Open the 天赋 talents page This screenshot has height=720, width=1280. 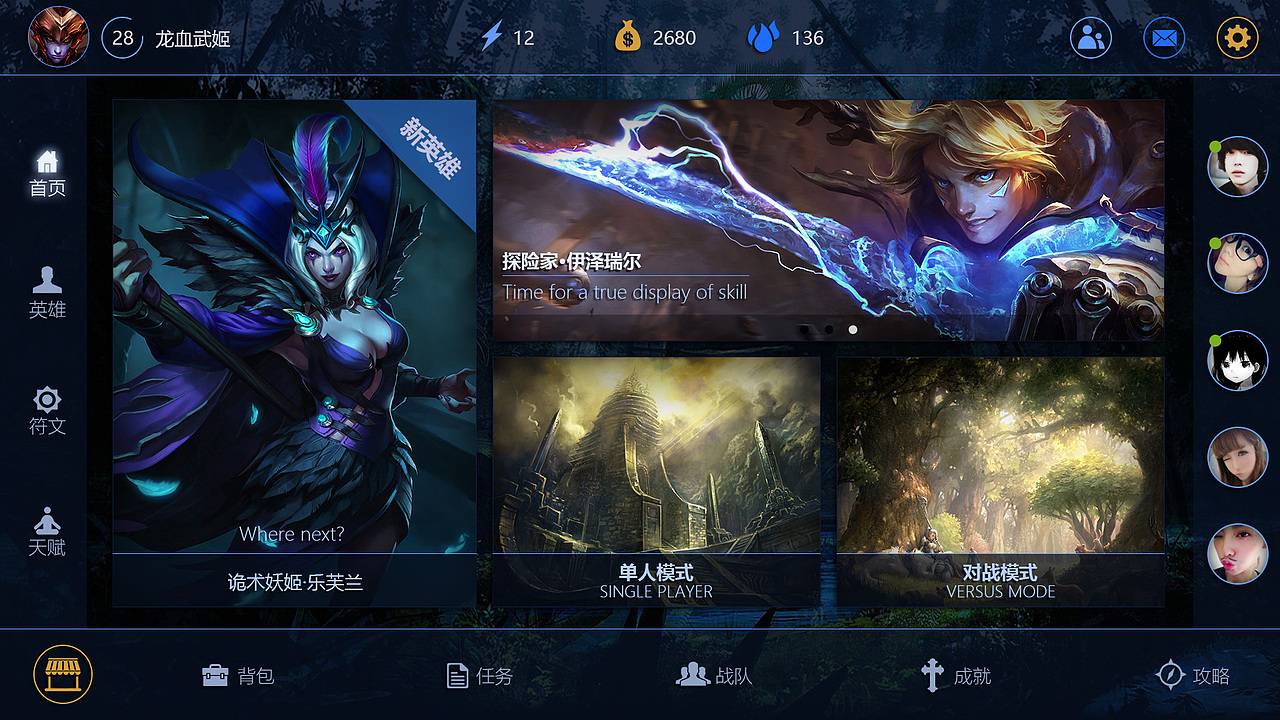(44, 530)
